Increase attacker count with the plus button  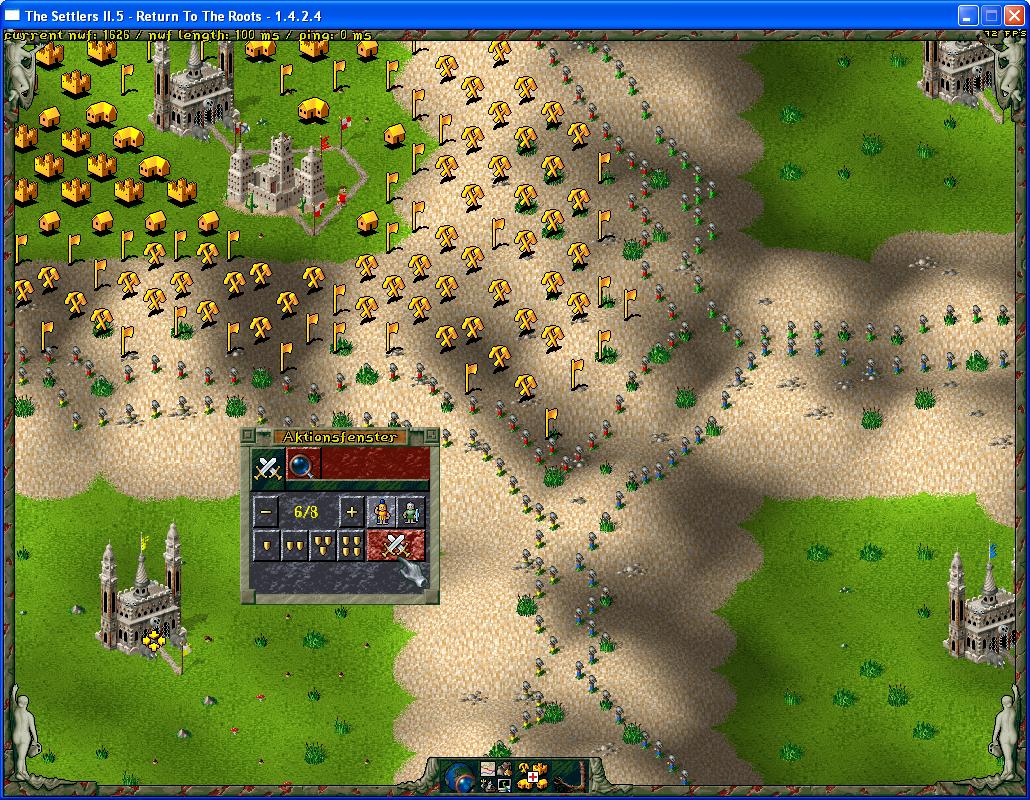[351, 513]
